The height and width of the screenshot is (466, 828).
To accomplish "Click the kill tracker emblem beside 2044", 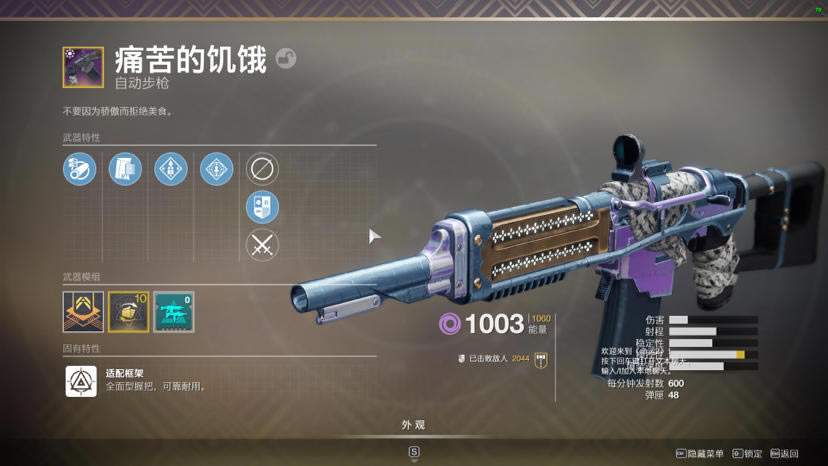I will pyautogui.click(x=541, y=359).
